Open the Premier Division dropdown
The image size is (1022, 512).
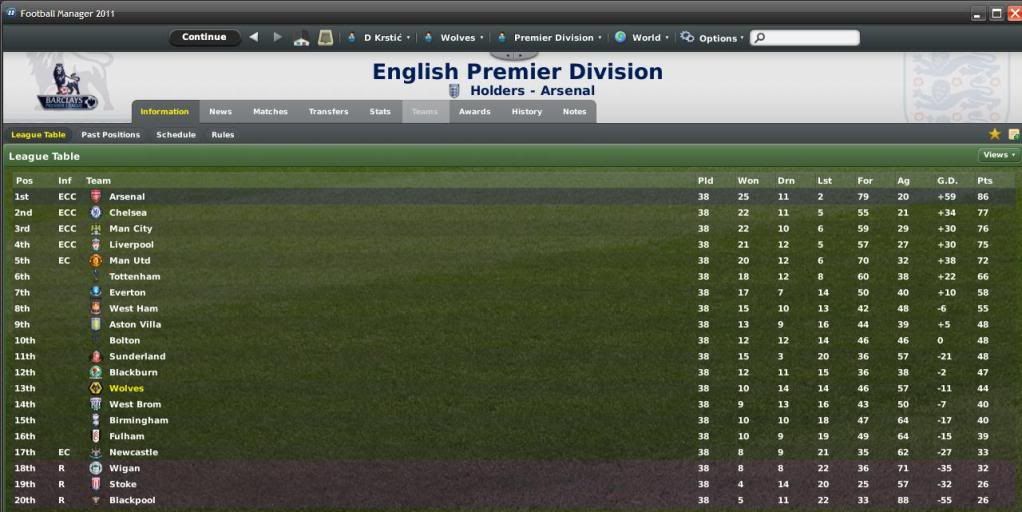pyautogui.click(x=551, y=38)
